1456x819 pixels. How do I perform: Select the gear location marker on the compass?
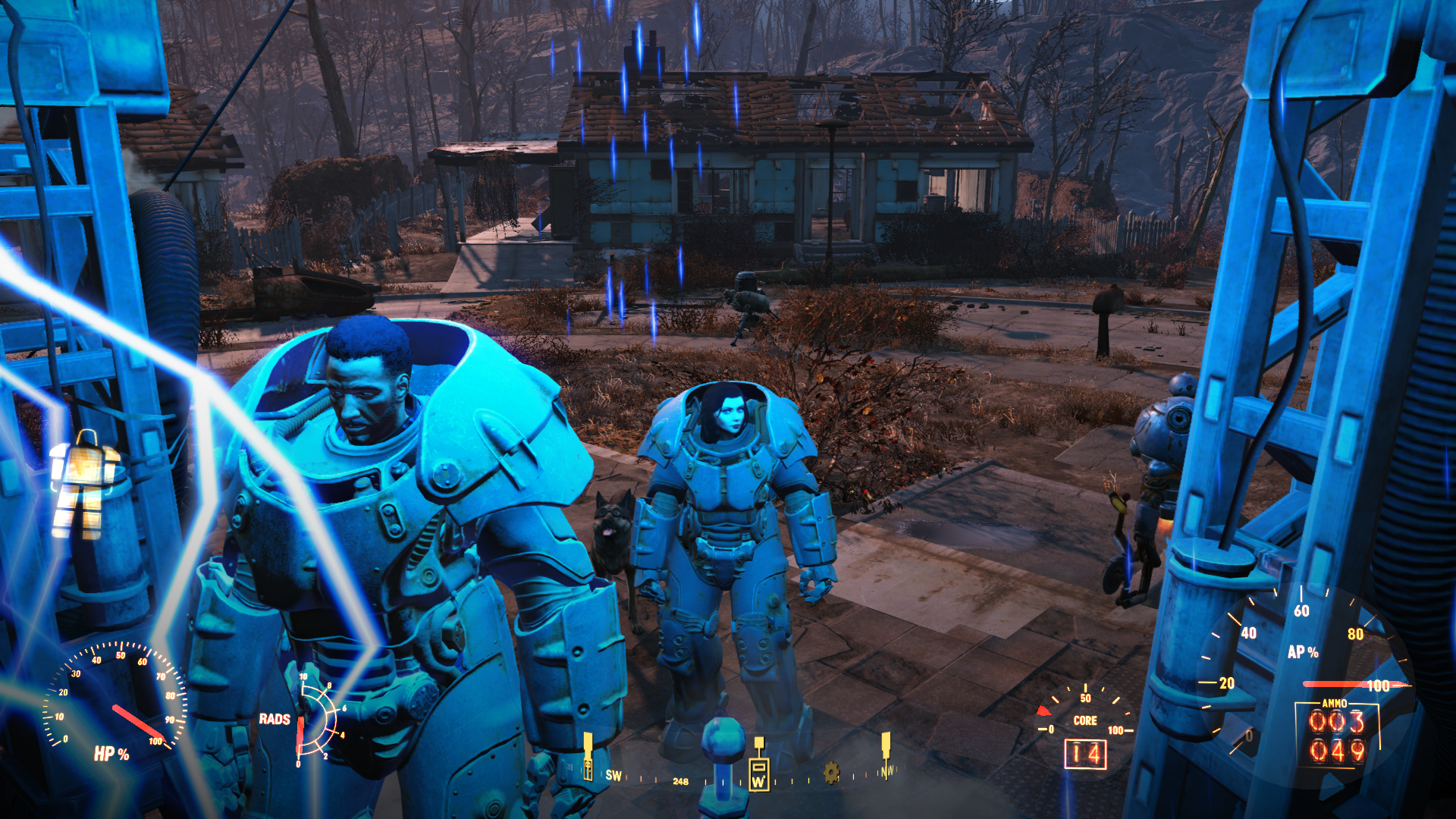[831, 773]
